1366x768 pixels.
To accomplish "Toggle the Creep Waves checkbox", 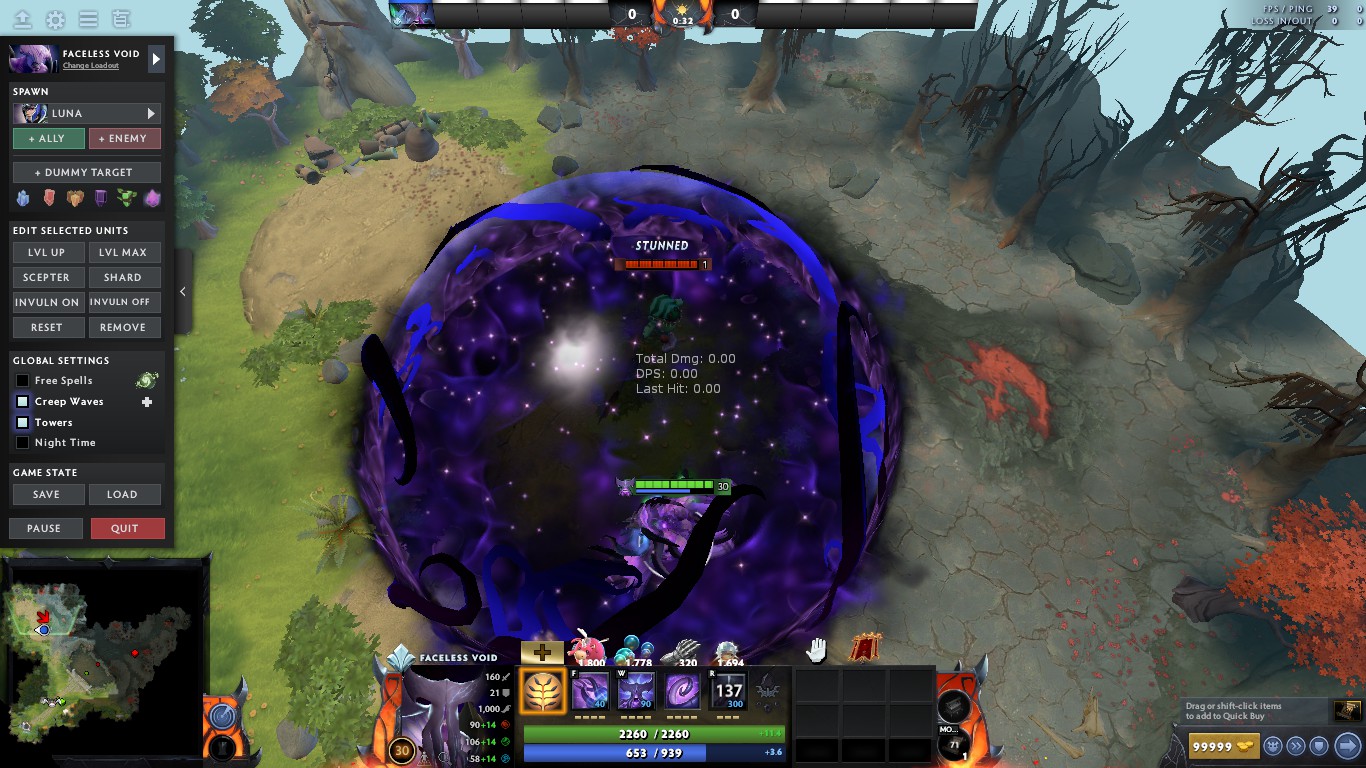I will pos(21,401).
